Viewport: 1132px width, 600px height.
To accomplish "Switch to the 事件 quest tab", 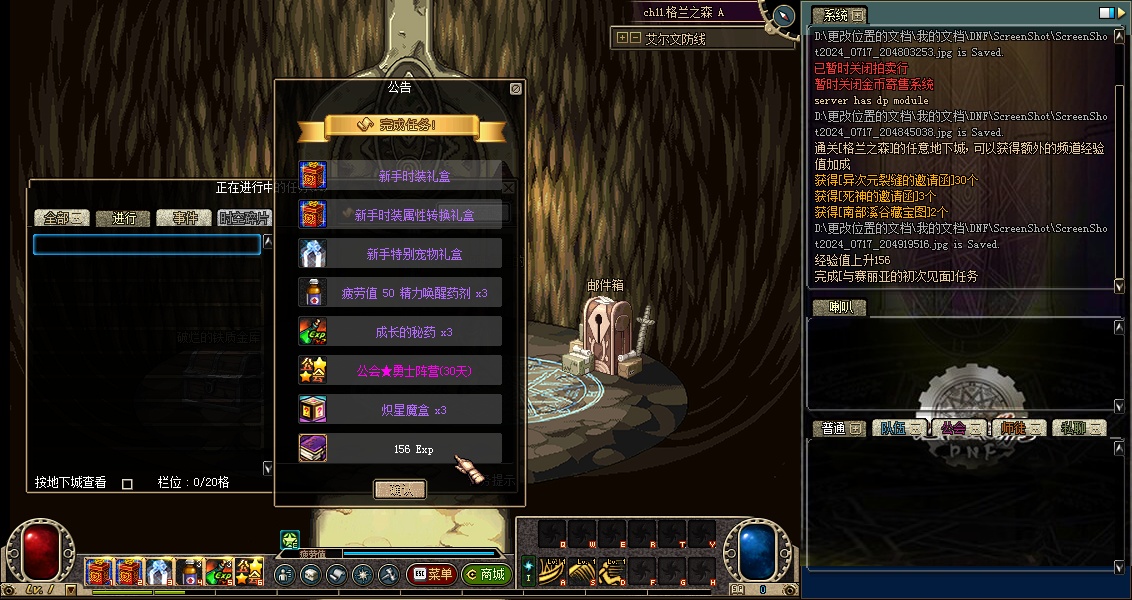I will point(184,218).
